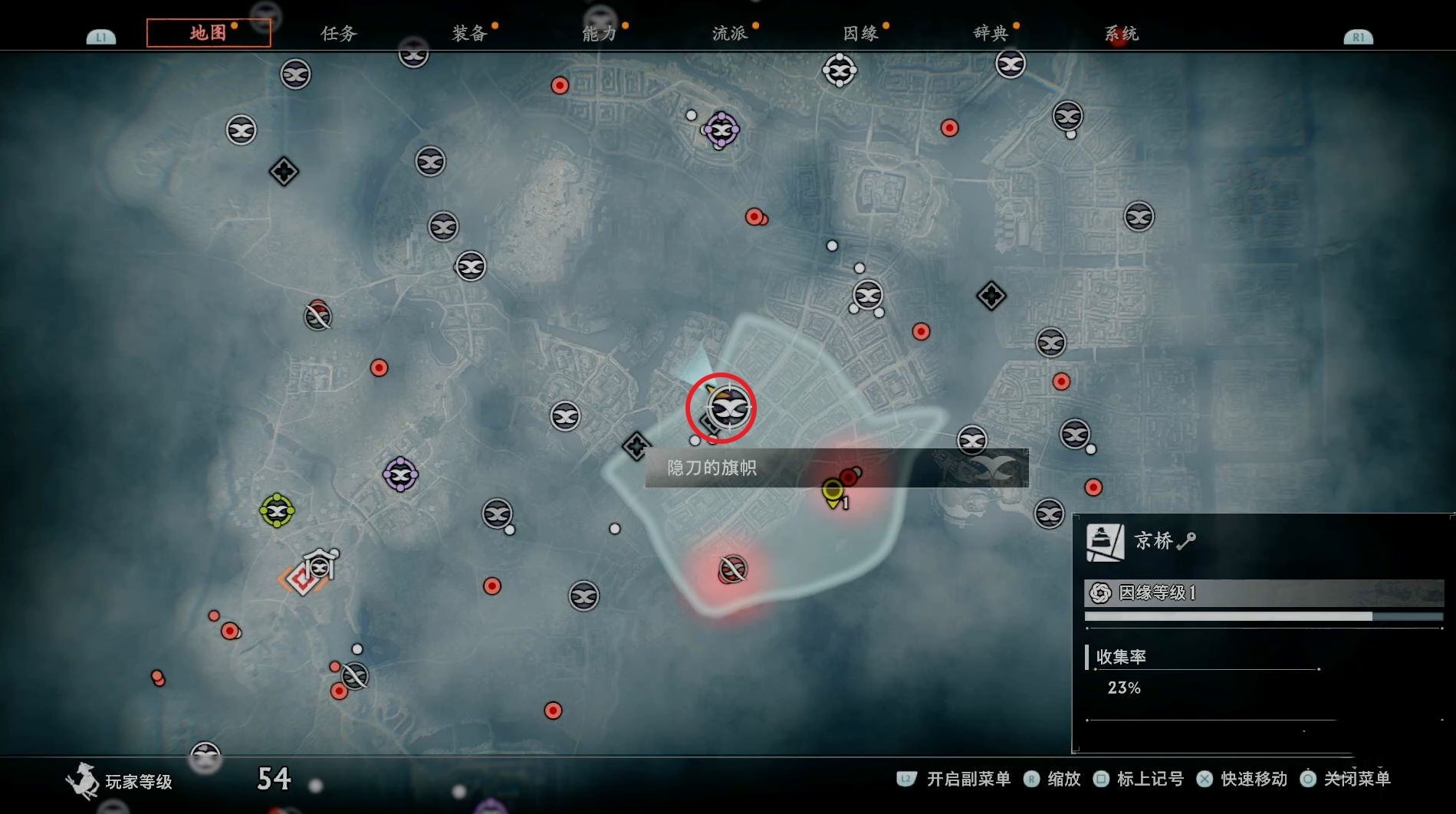Open the 京桥 region info header
This screenshot has height=814, width=1456.
tap(1153, 541)
